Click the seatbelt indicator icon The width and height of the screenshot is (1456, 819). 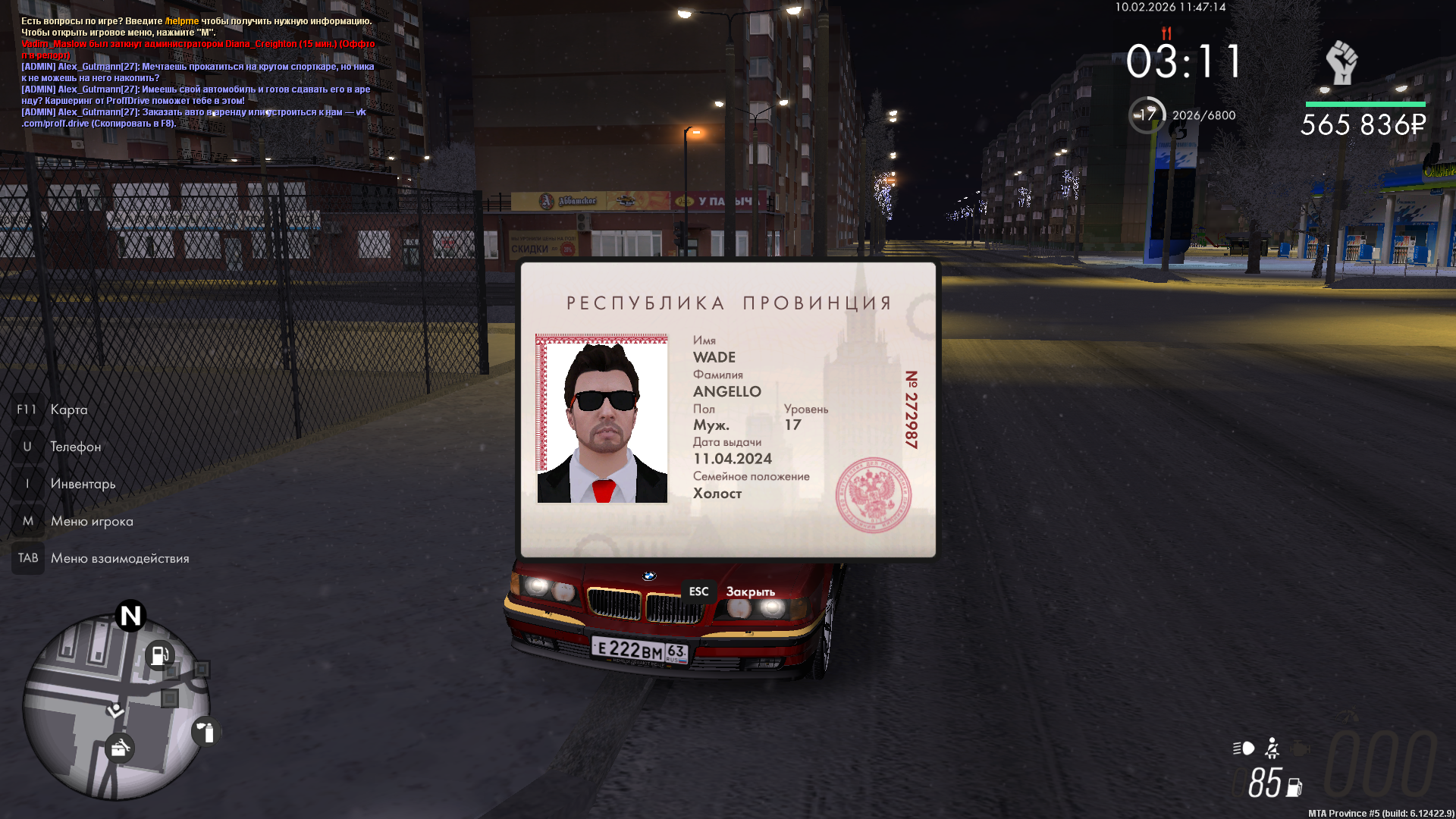pyautogui.click(x=1272, y=748)
